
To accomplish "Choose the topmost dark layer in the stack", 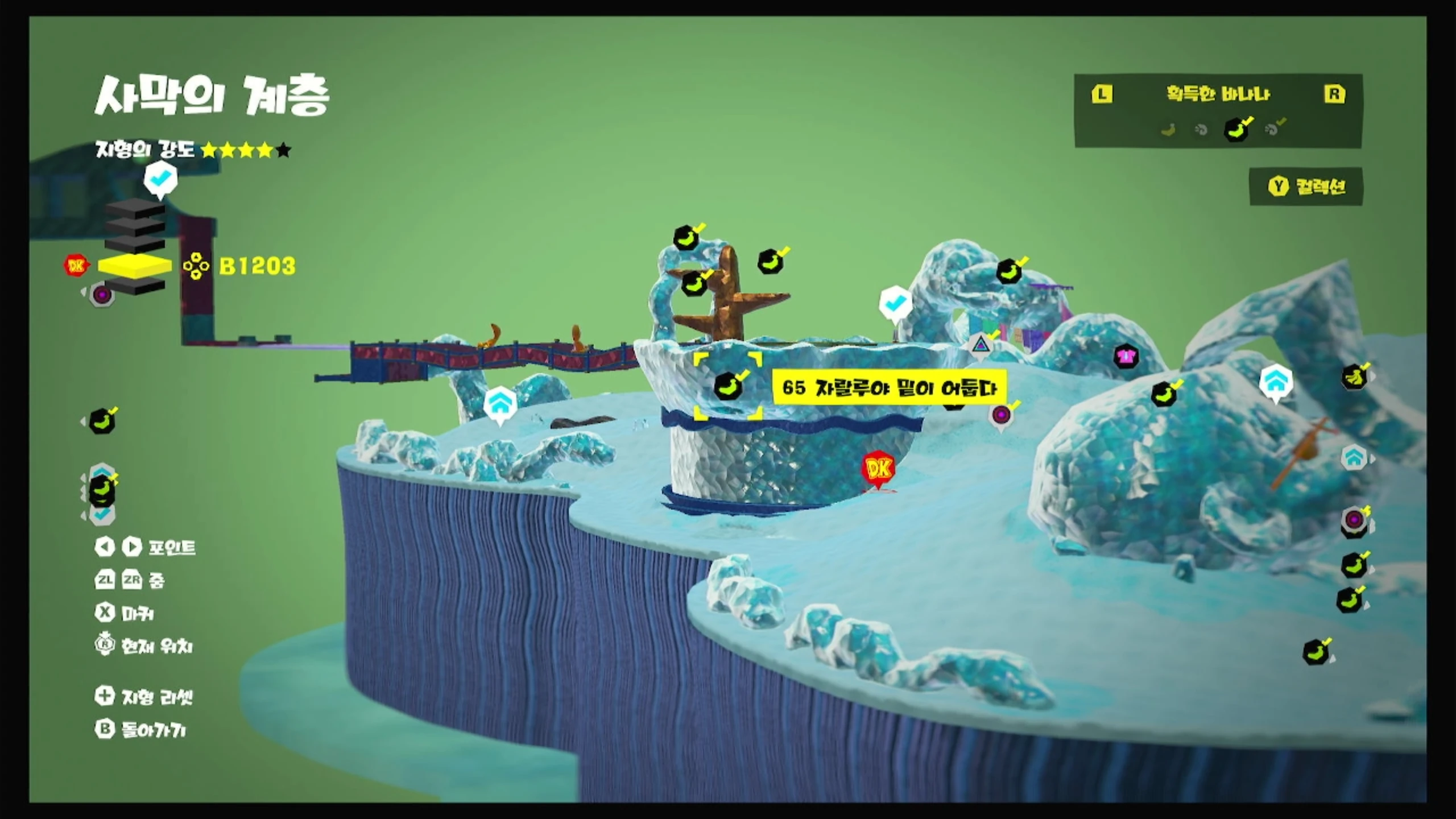I will [135, 208].
